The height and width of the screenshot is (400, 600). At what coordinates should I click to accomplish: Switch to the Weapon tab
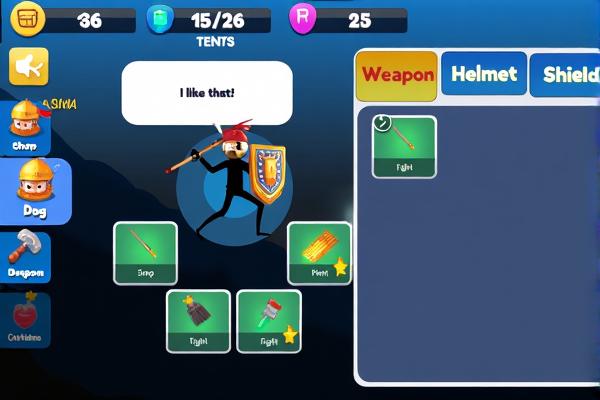coord(397,75)
